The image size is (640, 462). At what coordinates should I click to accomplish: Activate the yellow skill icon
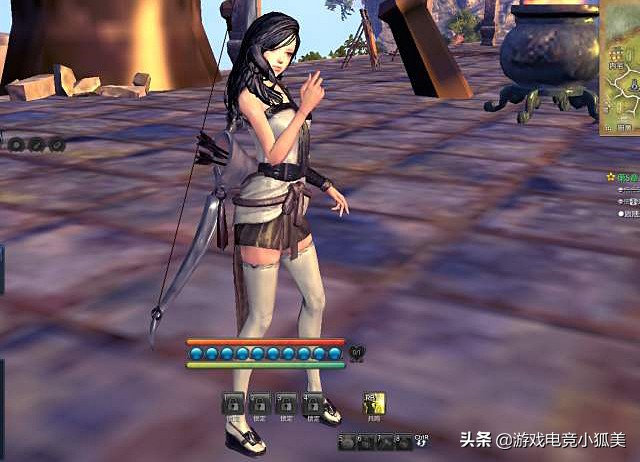pyautogui.click(x=373, y=403)
